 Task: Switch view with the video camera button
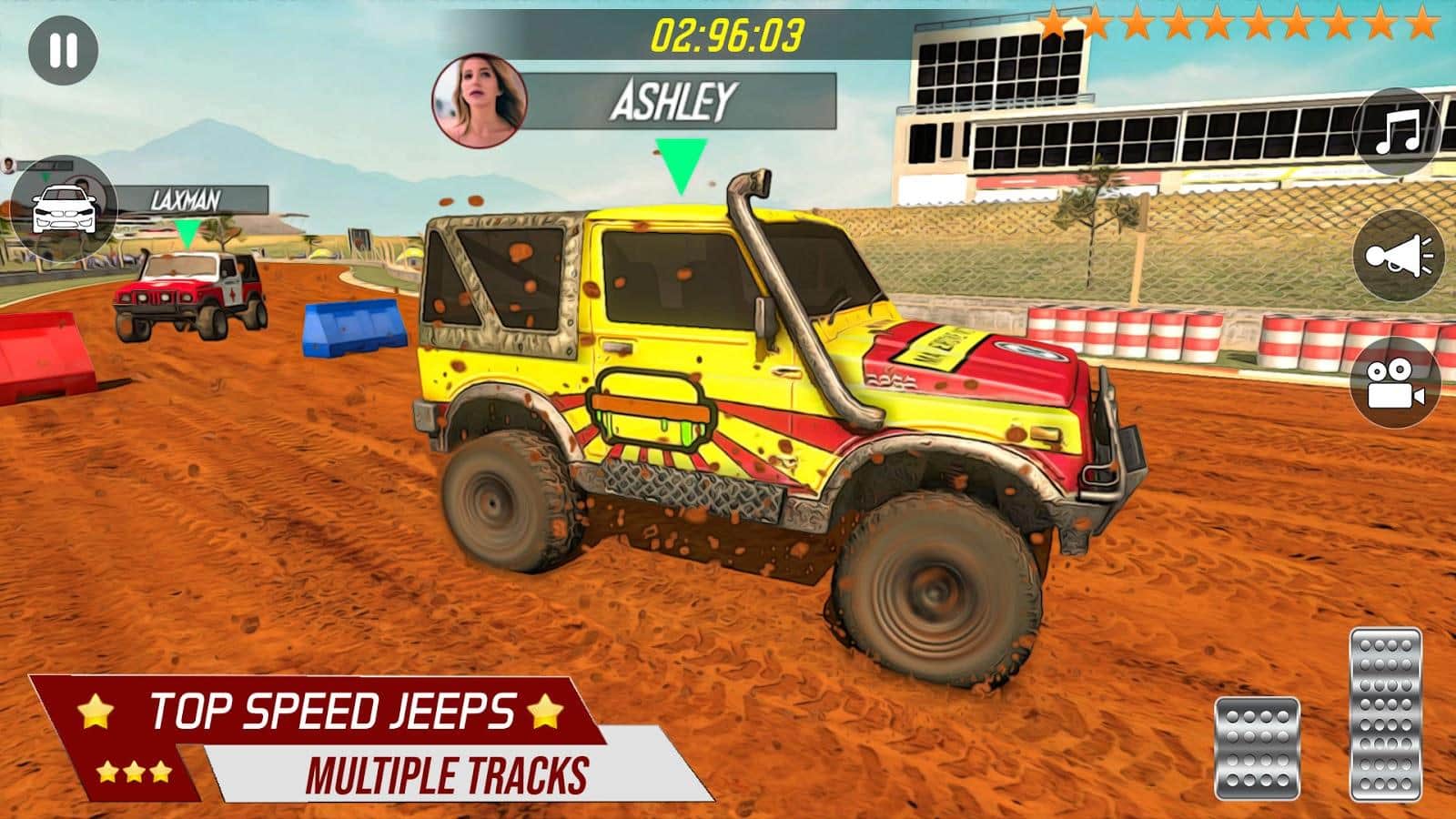(1396, 383)
